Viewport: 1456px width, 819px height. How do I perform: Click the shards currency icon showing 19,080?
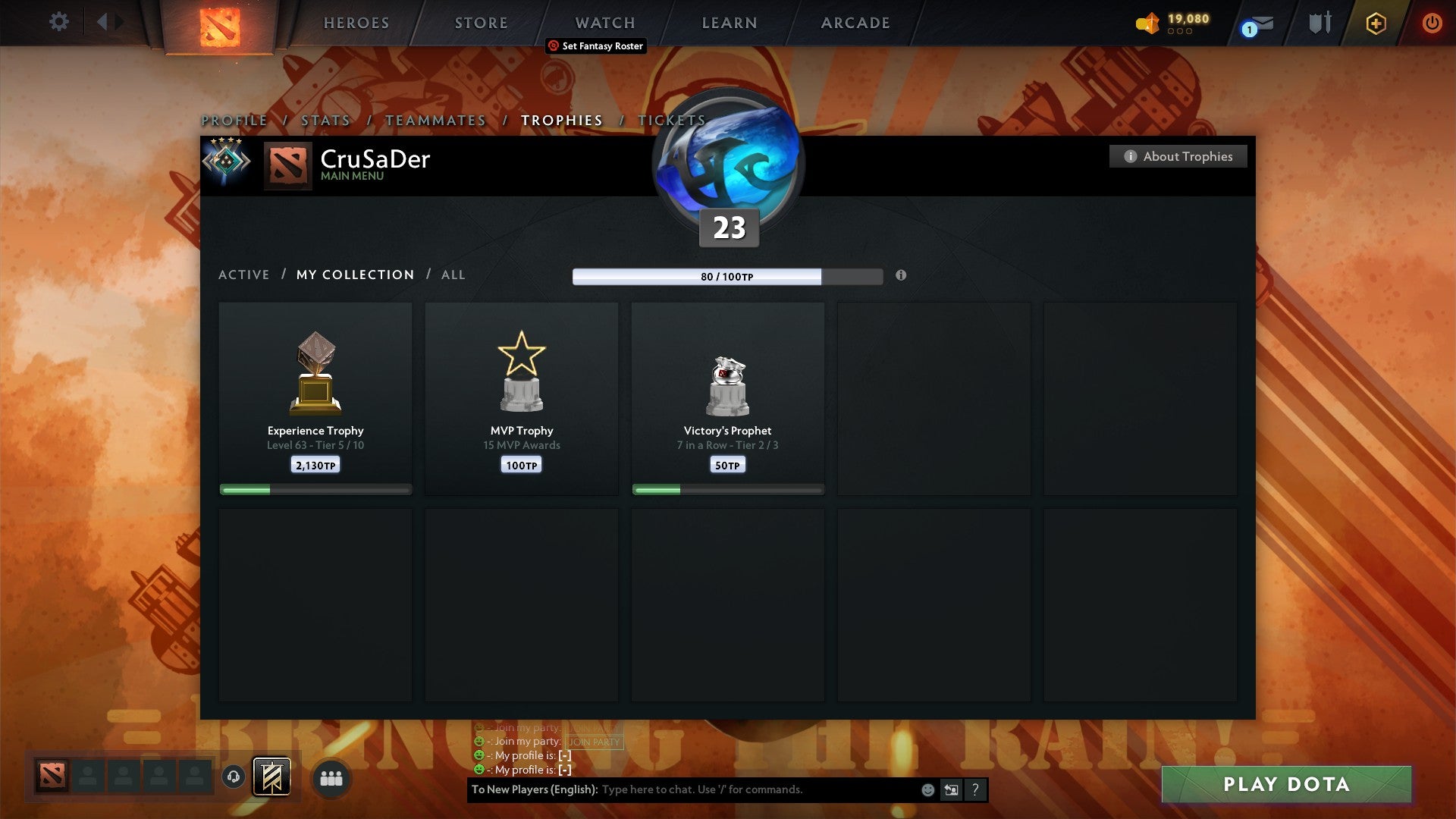pos(1147,24)
